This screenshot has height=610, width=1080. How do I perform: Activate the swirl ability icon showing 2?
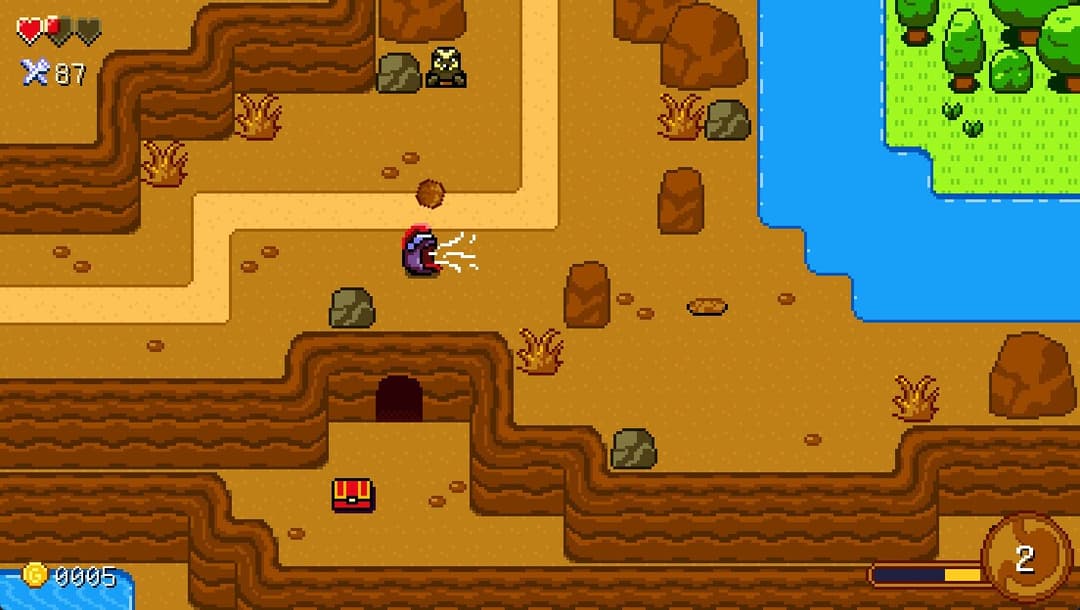[x=1025, y=558]
